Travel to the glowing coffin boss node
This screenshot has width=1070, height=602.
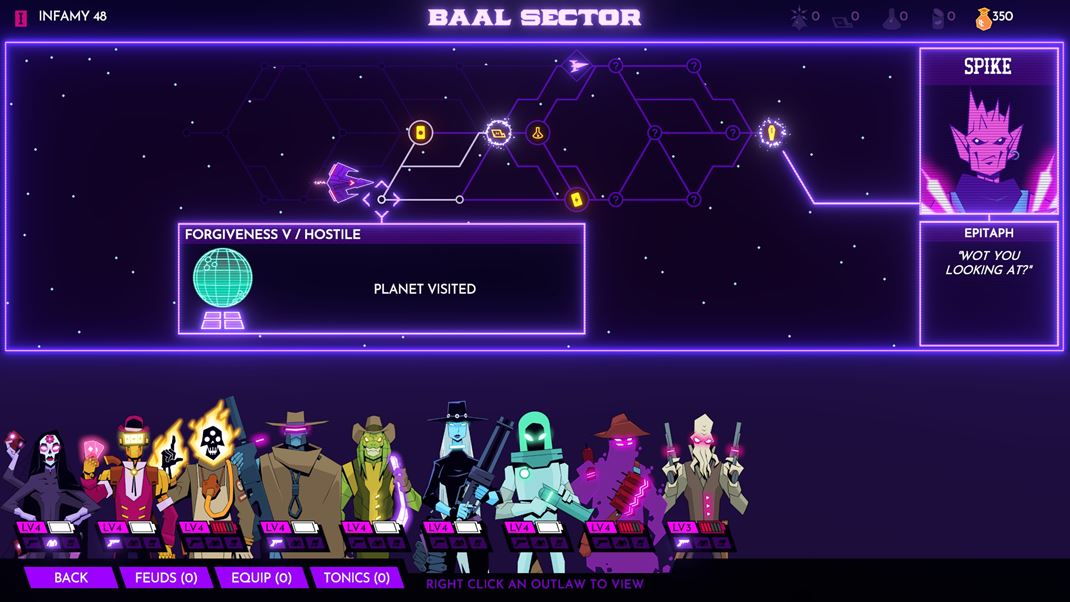771,132
